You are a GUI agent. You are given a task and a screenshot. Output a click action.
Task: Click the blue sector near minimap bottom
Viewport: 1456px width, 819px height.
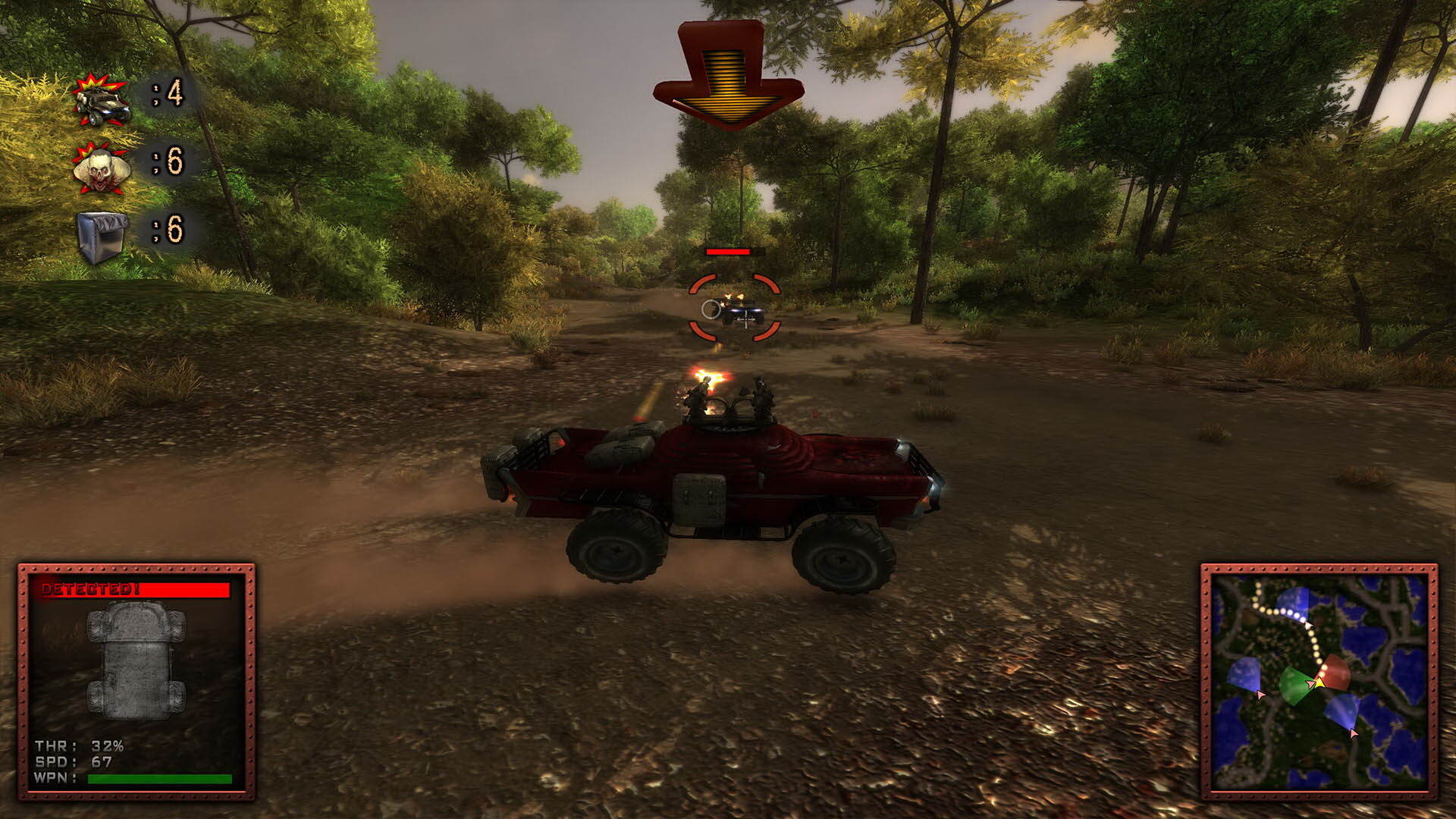click(1341, 711)
